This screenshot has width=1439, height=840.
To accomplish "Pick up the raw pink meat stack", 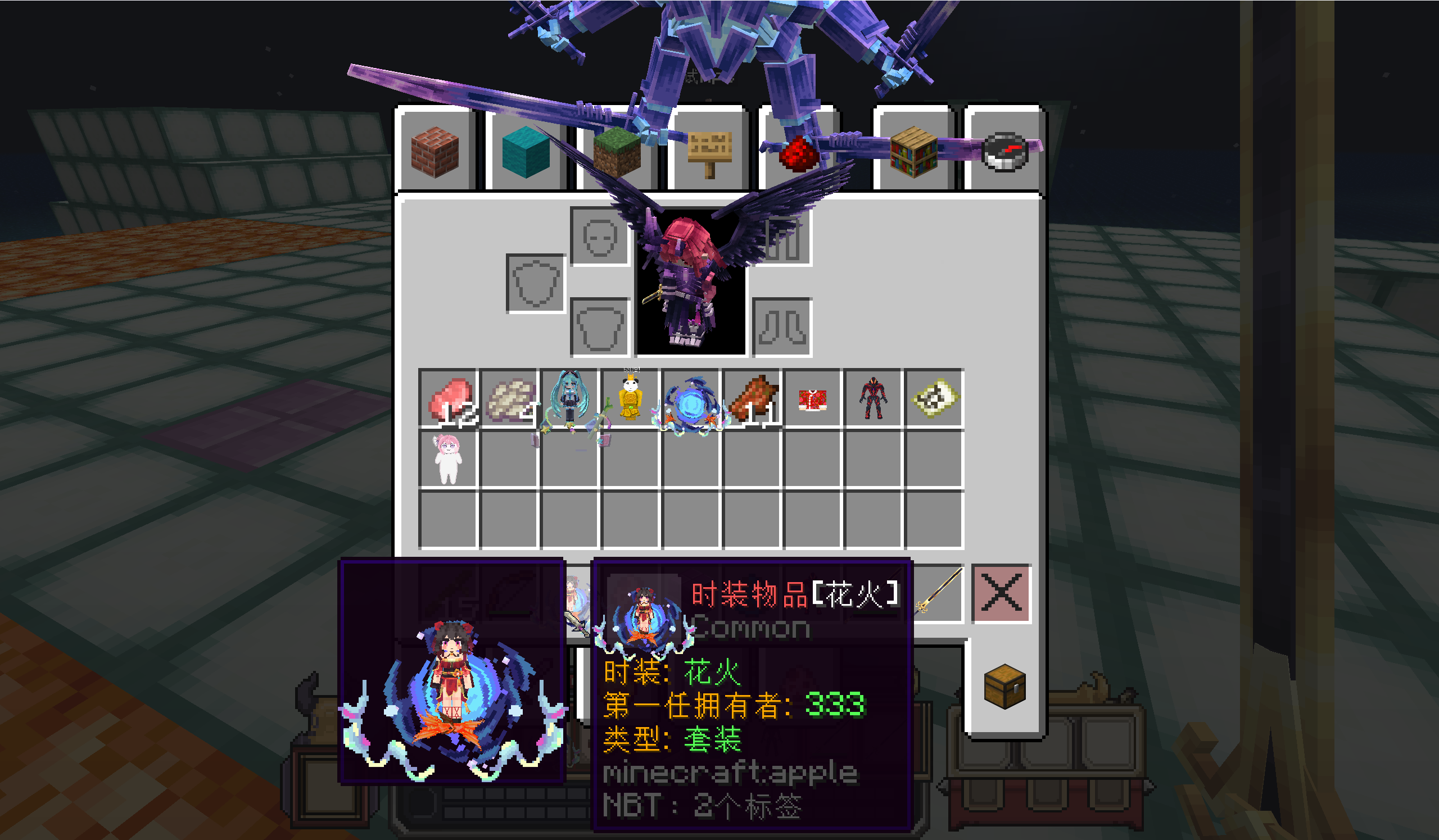I will (x=449, y=399).
